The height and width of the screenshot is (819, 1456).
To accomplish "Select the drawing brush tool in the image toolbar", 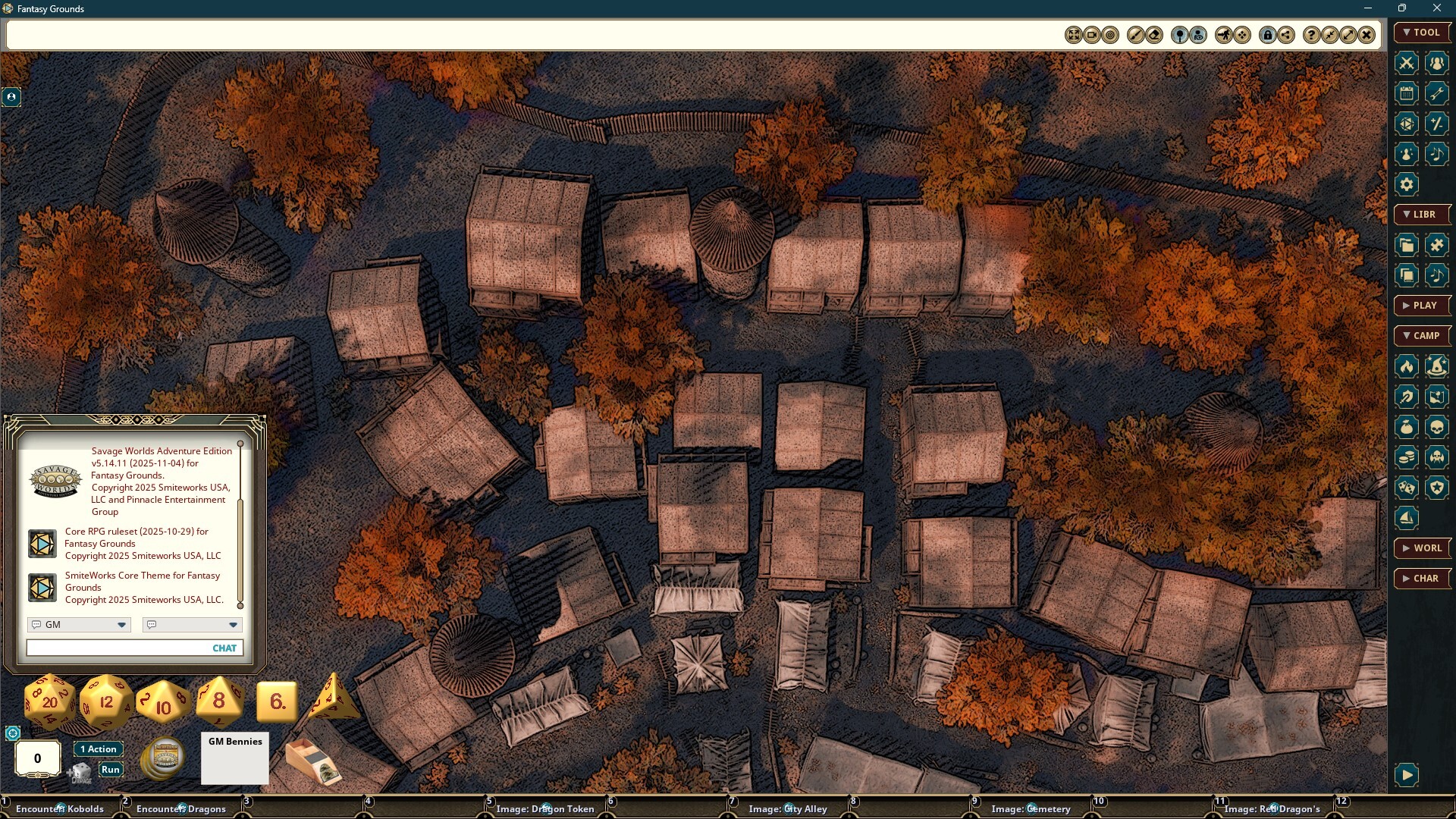I will (x=1135, y=34).
